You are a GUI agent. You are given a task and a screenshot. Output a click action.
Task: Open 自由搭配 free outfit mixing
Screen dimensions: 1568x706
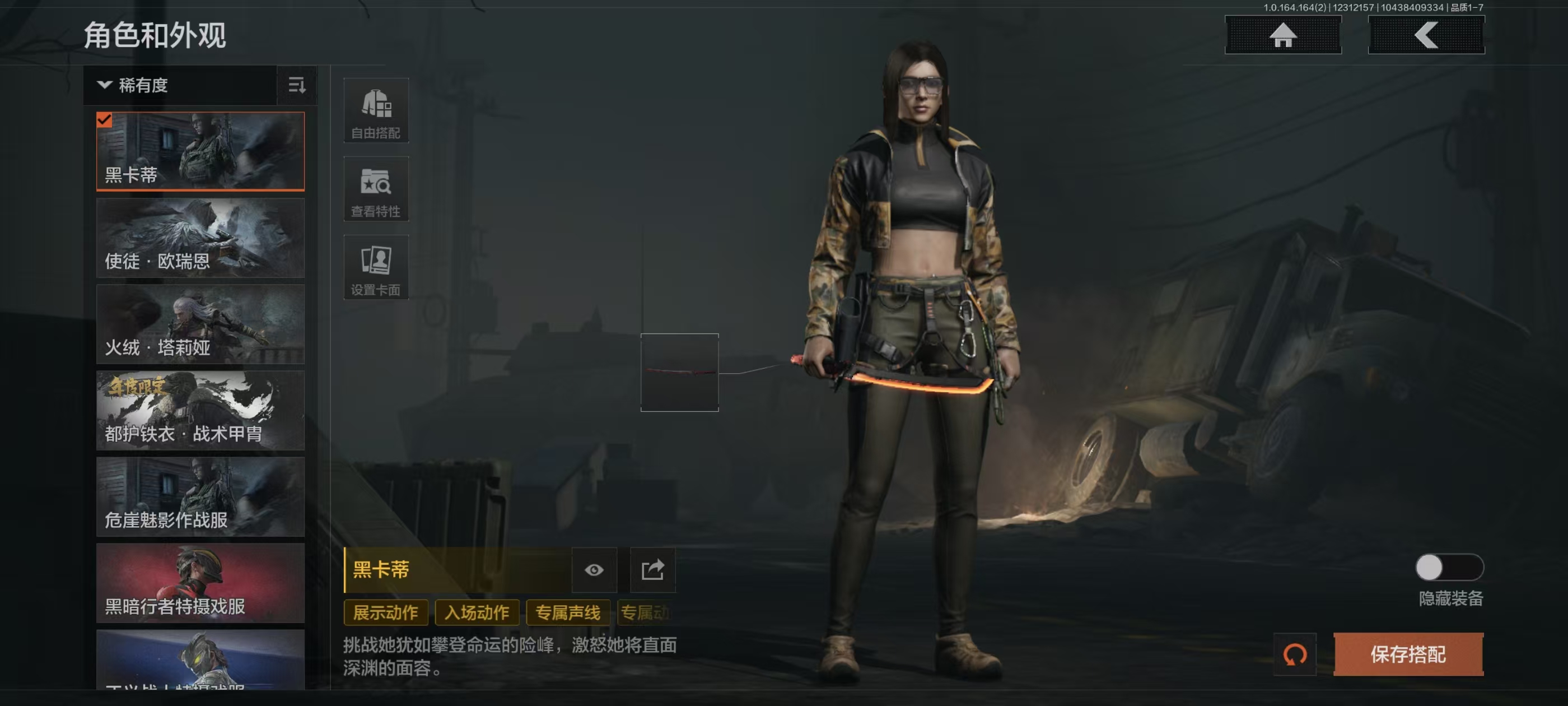pos(376,111)
